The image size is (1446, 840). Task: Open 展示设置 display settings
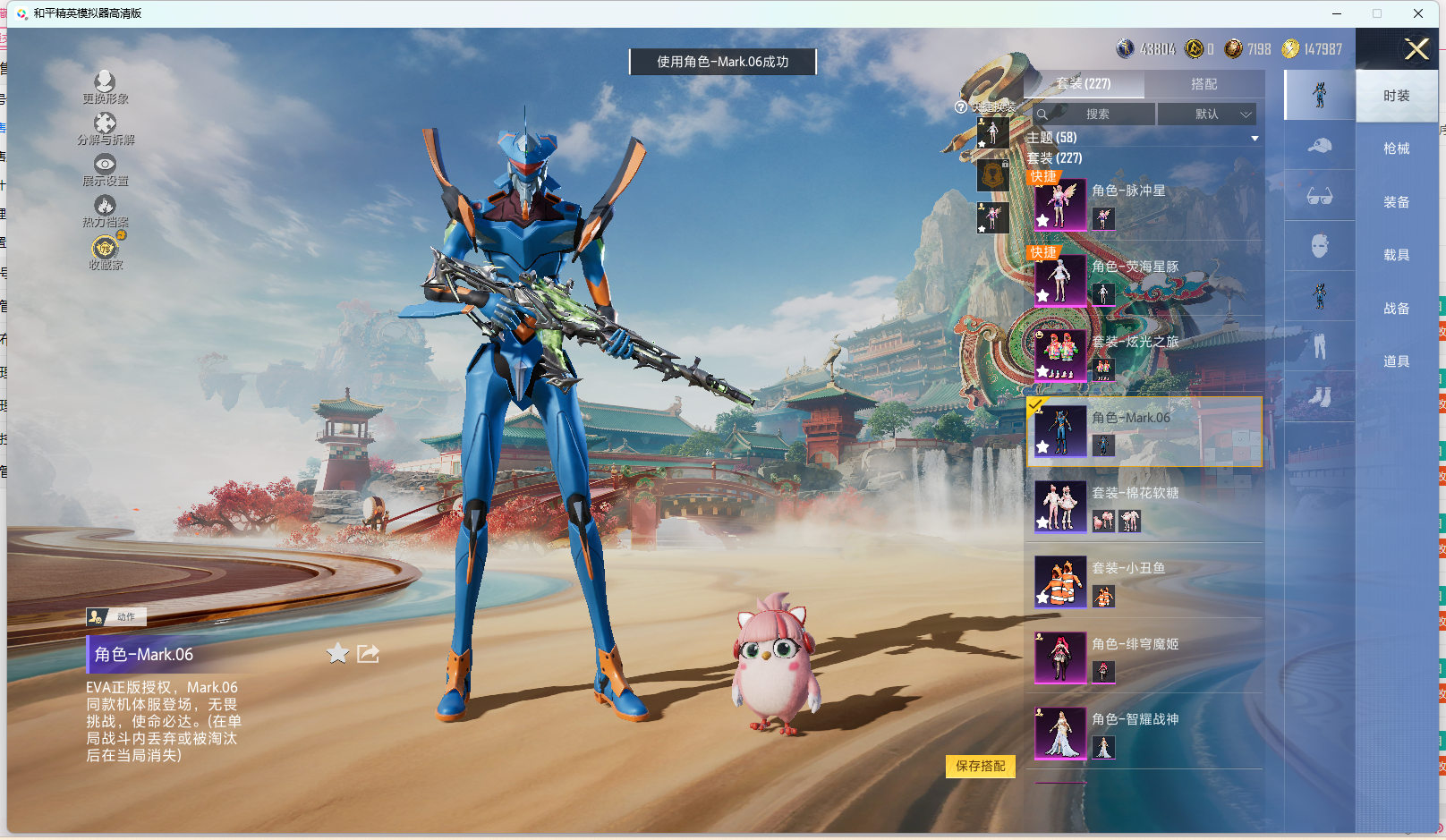tap(105, 169)
